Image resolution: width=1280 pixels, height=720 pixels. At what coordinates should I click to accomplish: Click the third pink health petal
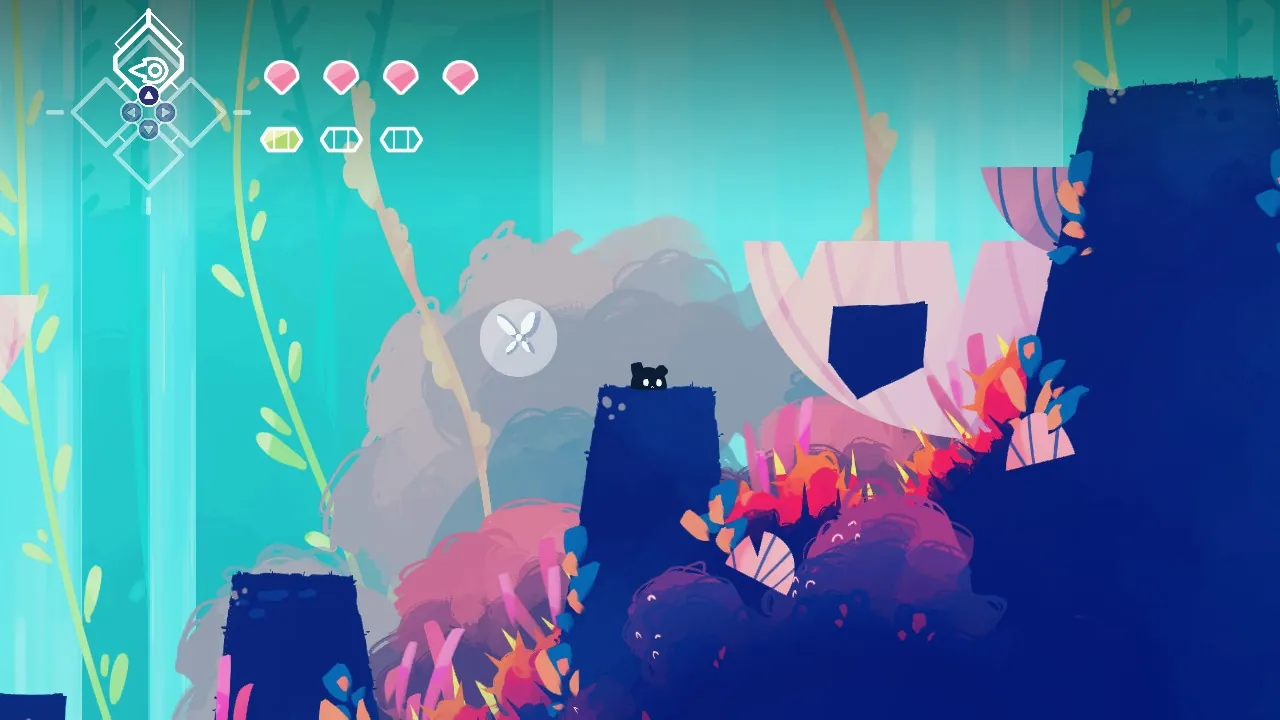(401, 78)
